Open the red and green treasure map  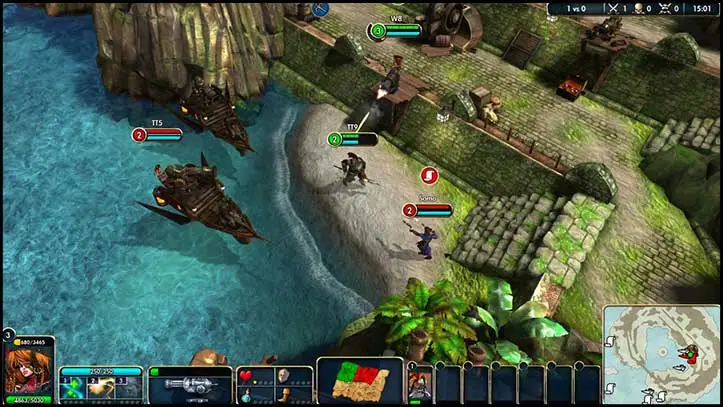[x=359, y=383]
